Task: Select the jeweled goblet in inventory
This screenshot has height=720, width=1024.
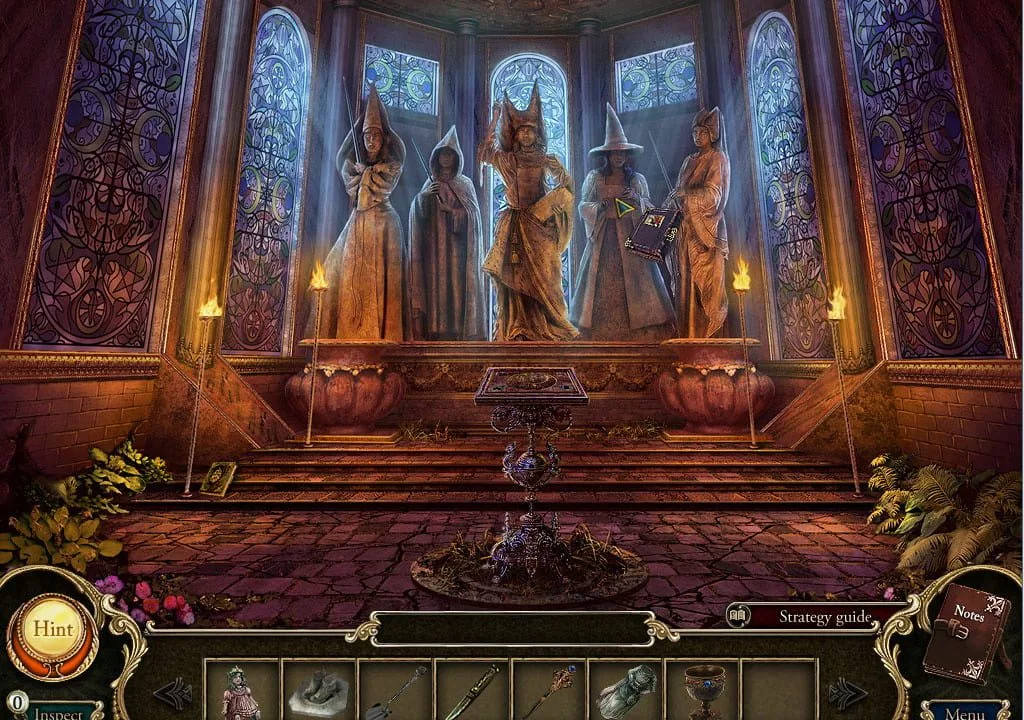Action: click(x=703, y=691)
